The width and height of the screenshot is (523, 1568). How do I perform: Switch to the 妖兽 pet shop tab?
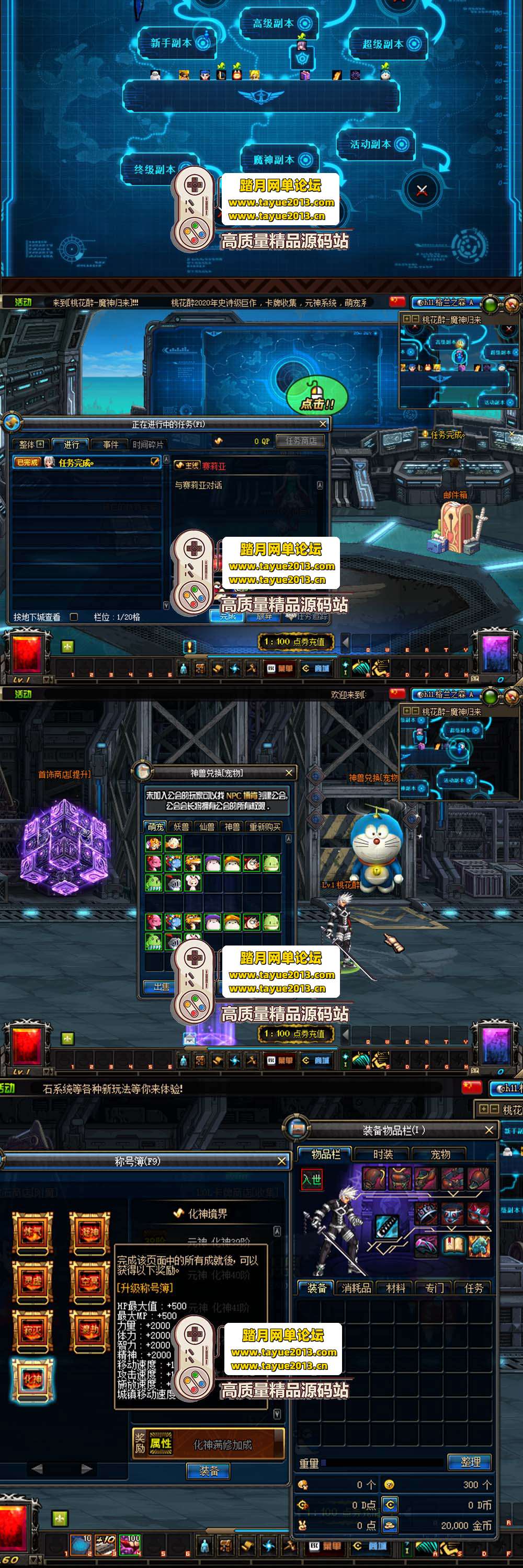click(181, 827)
